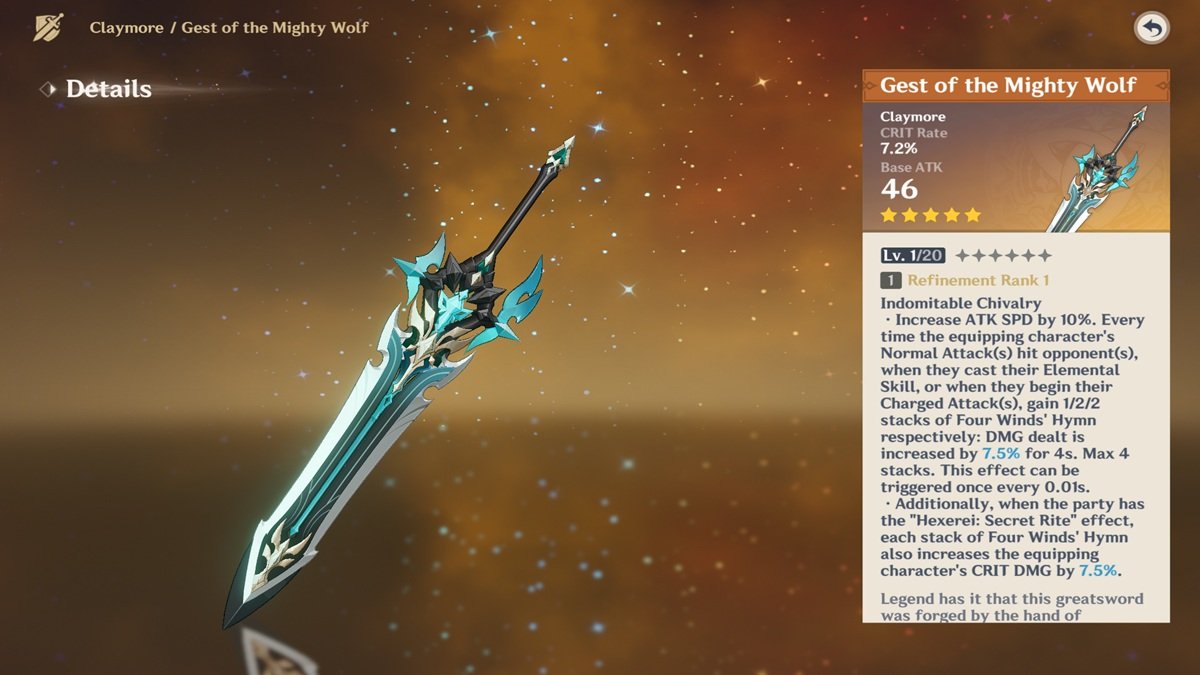
Task: Click the back arrow button
Action: coord(1152,28)
